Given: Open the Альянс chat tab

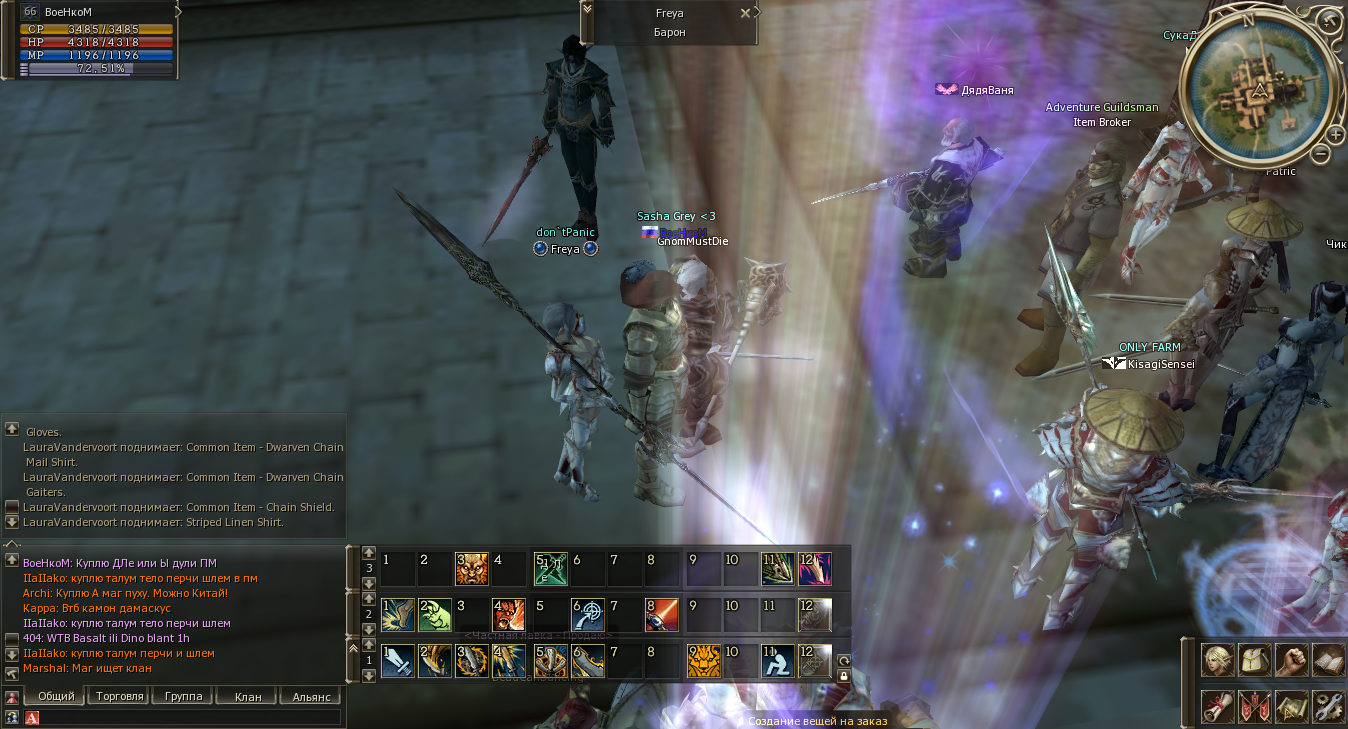Looking at the screenshot, I should (x=311, y=696).
